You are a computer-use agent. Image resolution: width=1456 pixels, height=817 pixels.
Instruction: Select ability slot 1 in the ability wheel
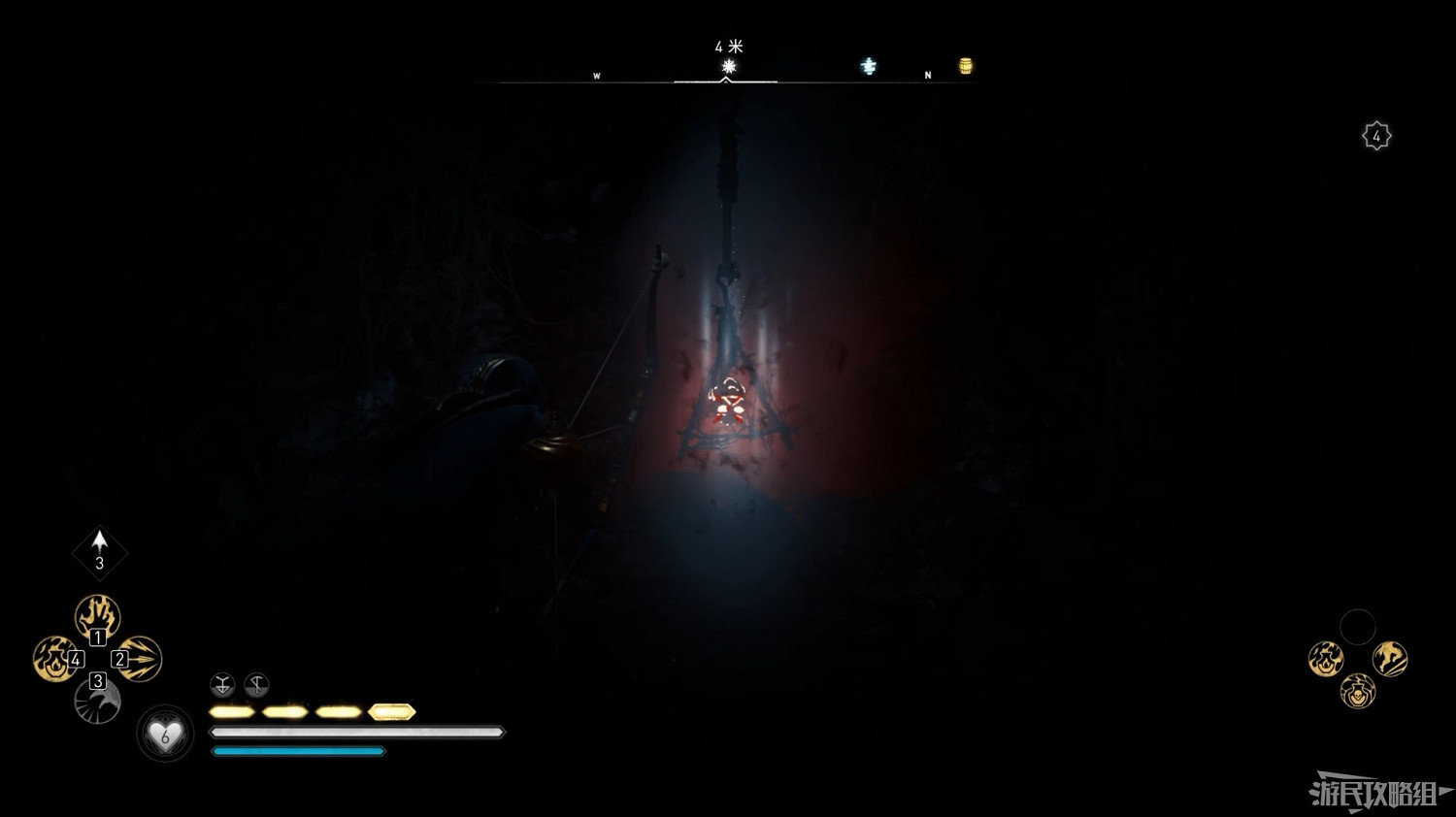[97, 613]
